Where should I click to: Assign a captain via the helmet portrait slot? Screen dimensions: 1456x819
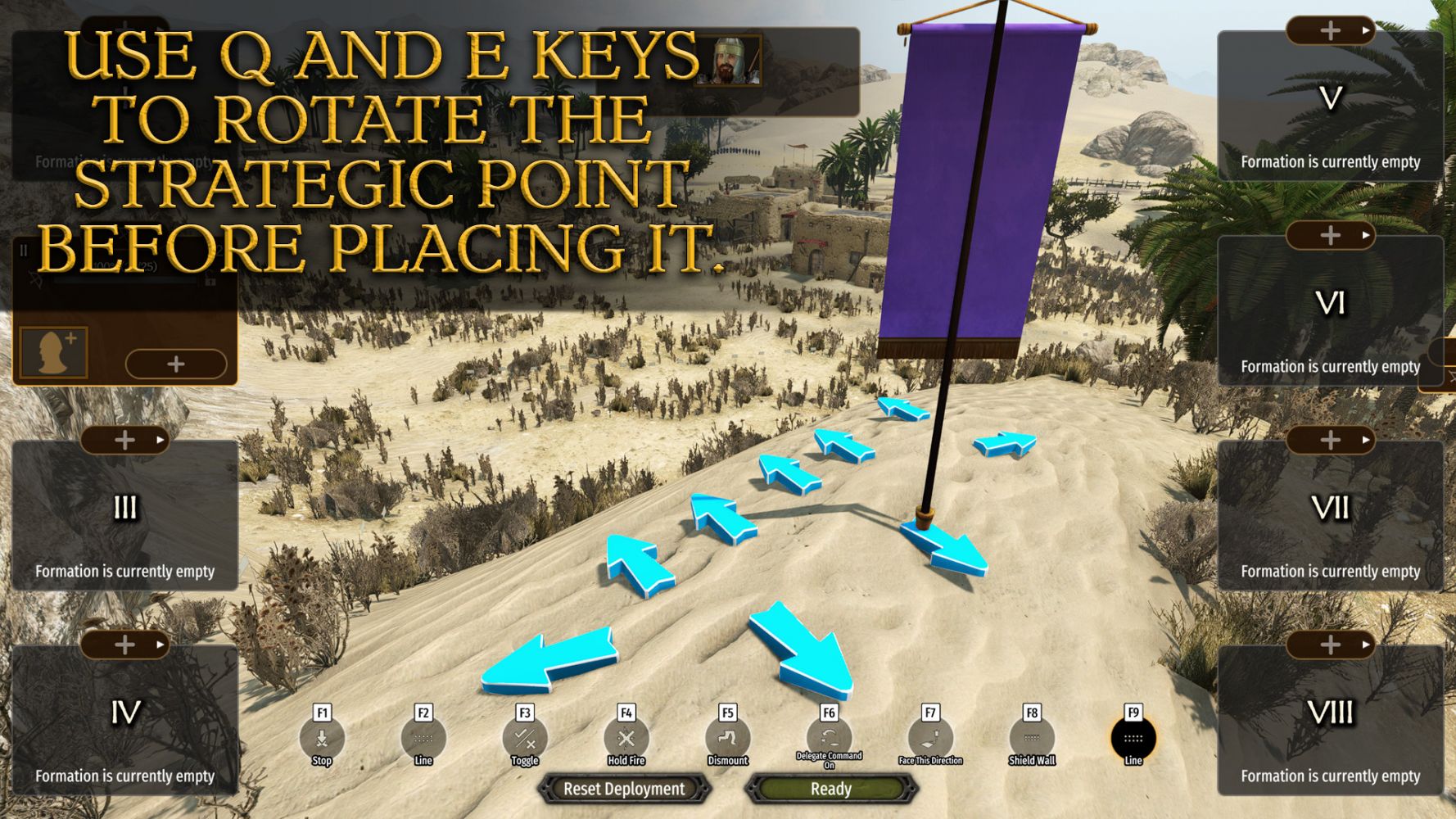coord(53,352)
